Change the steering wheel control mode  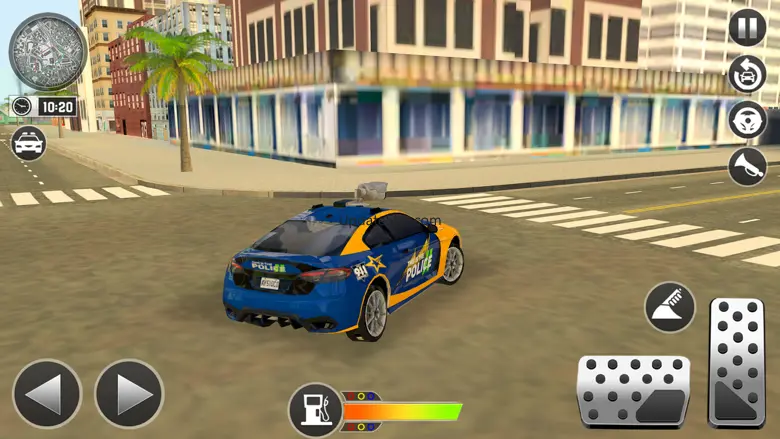(747, 120)
